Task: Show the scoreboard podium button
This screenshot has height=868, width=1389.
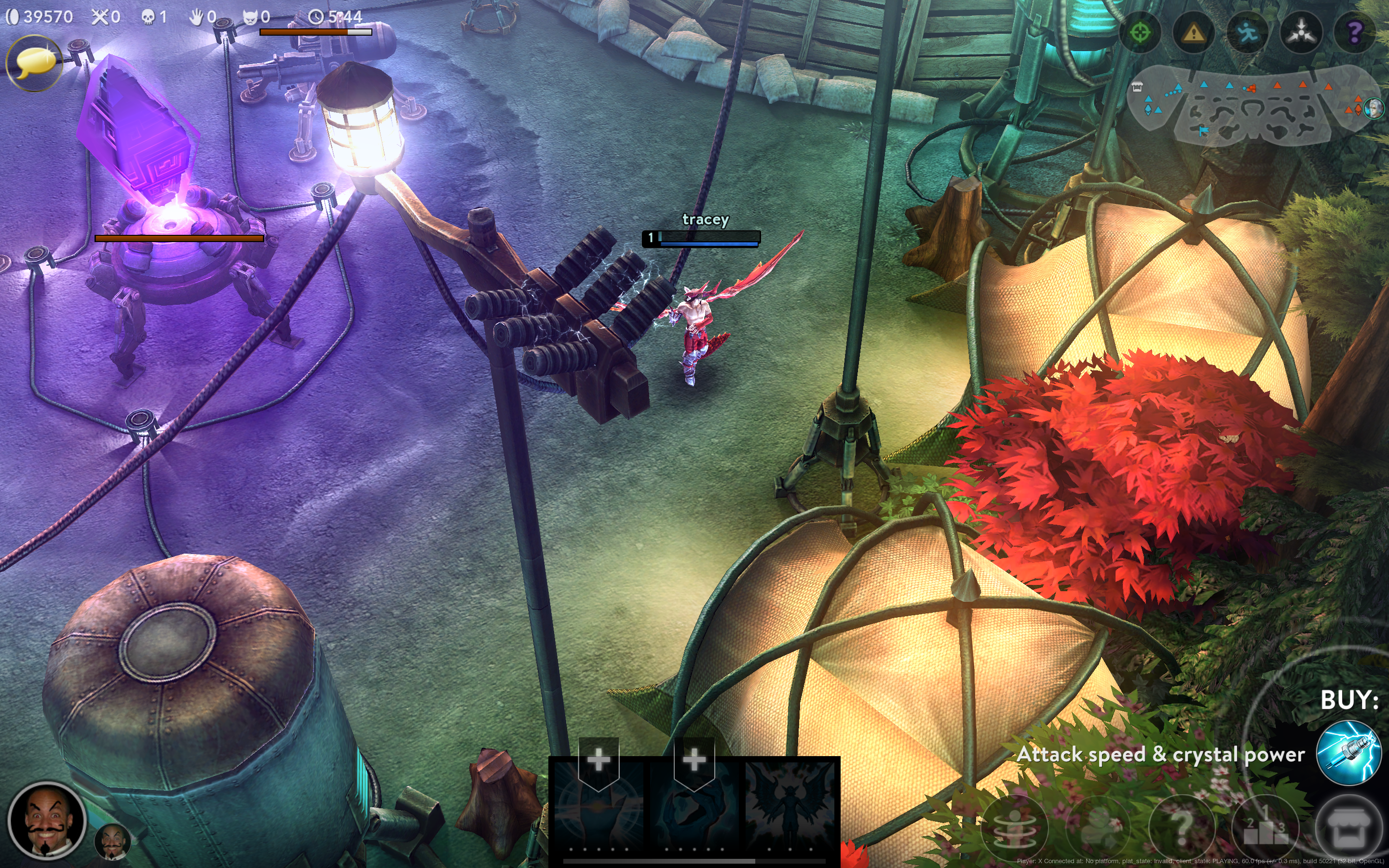Action: pyautogui.click(x=1266, y=827)
